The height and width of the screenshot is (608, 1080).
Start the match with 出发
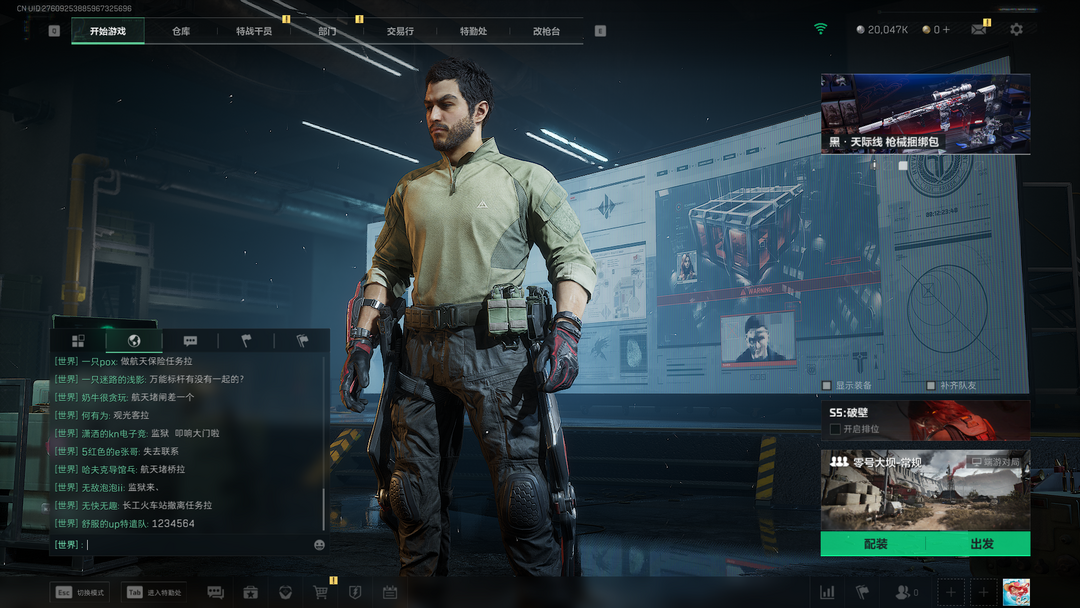point(981,544)
